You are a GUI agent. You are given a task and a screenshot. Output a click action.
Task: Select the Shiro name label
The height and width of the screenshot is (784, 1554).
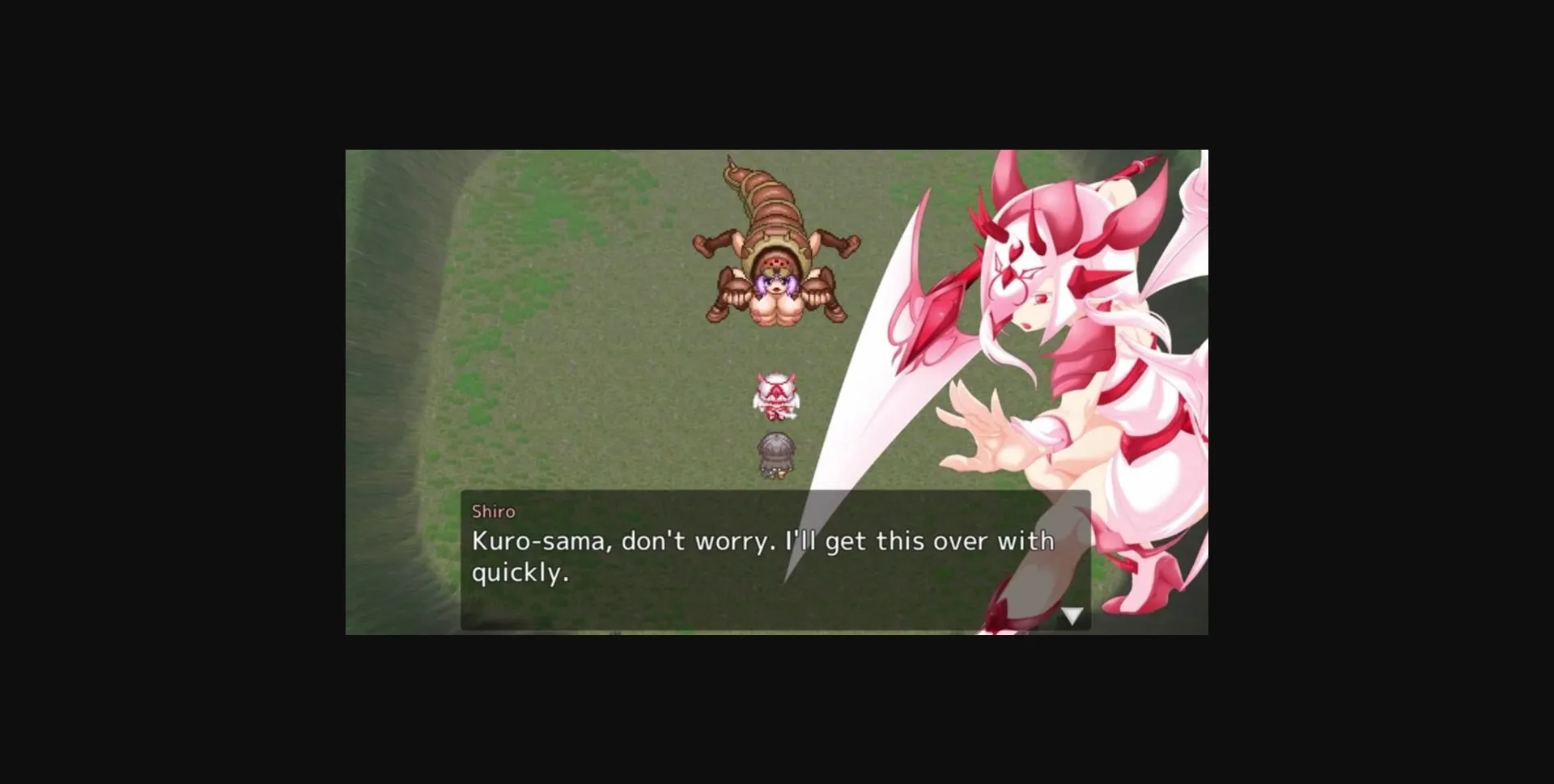click(x=495, y=511)
